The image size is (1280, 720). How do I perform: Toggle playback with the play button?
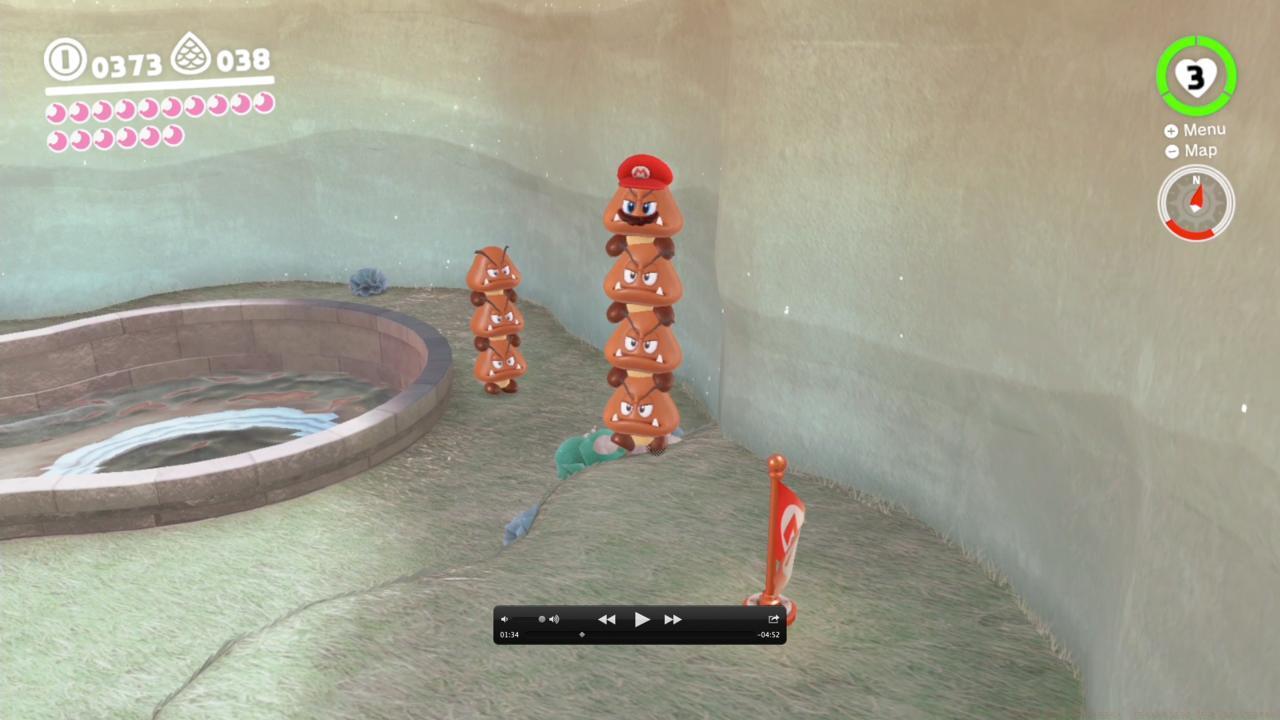coord(641,620)
